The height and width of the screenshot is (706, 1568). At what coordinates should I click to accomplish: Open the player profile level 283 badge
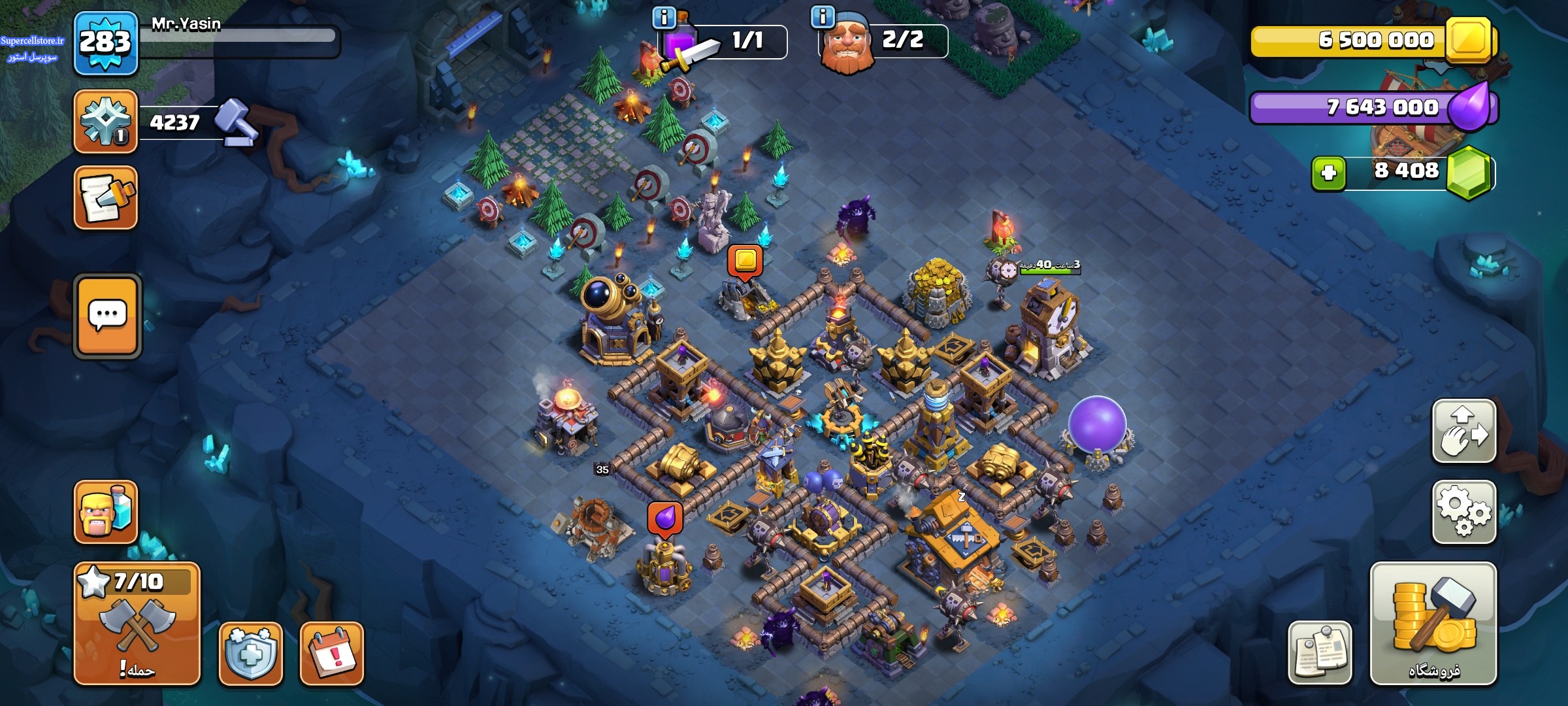tap(105, 43)
